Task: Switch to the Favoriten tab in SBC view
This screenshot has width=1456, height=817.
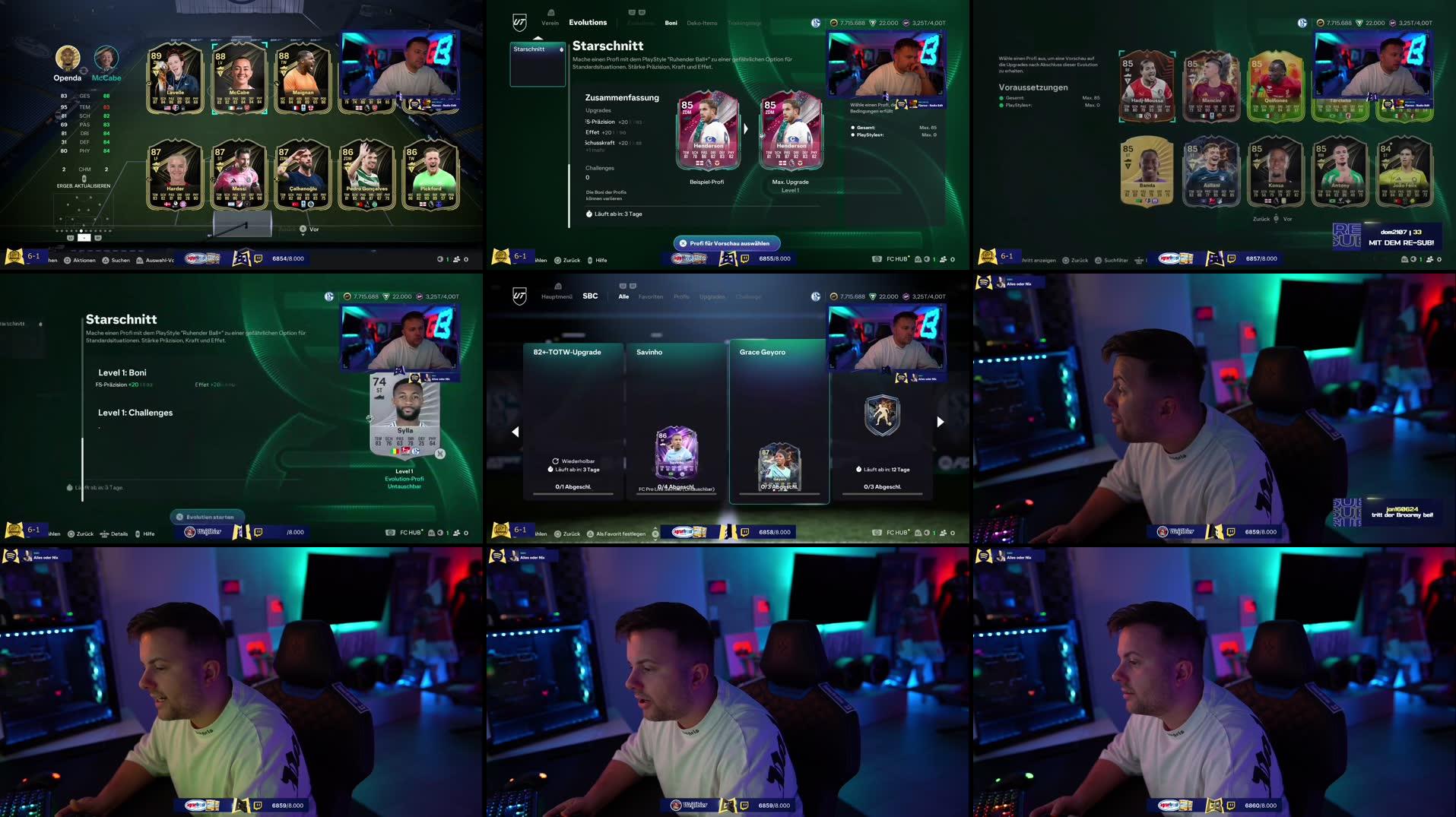Action: point(651,296)
